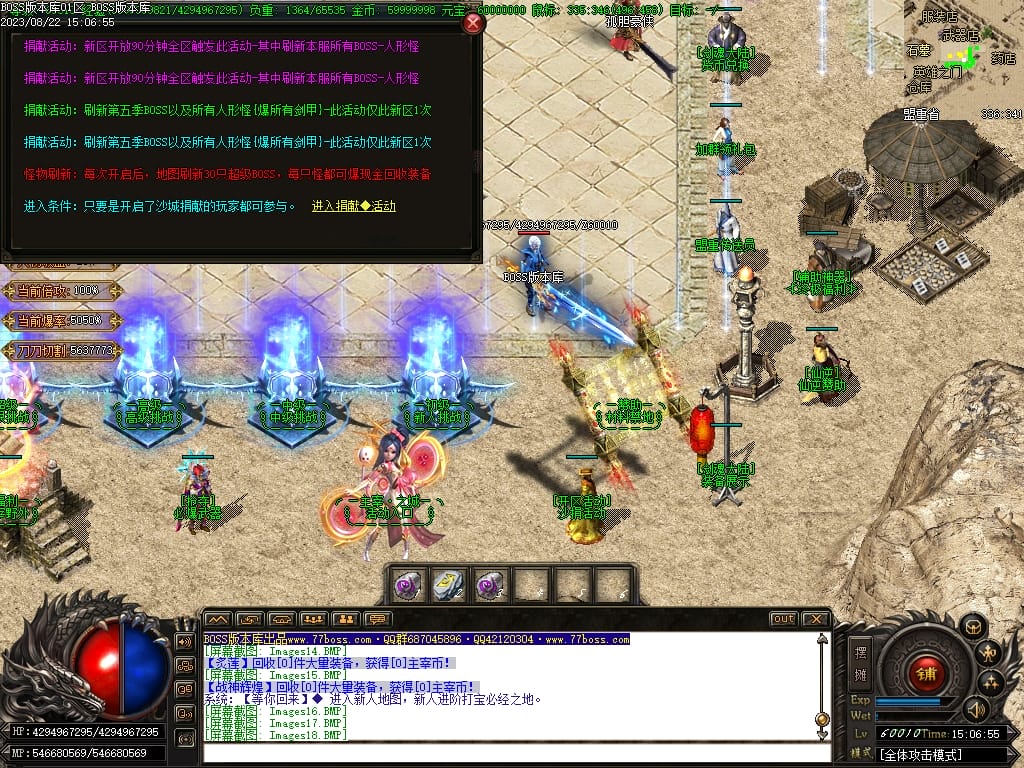
Task: Click the helmet icon above the shop orb
Action: click(x=973, y=627)
